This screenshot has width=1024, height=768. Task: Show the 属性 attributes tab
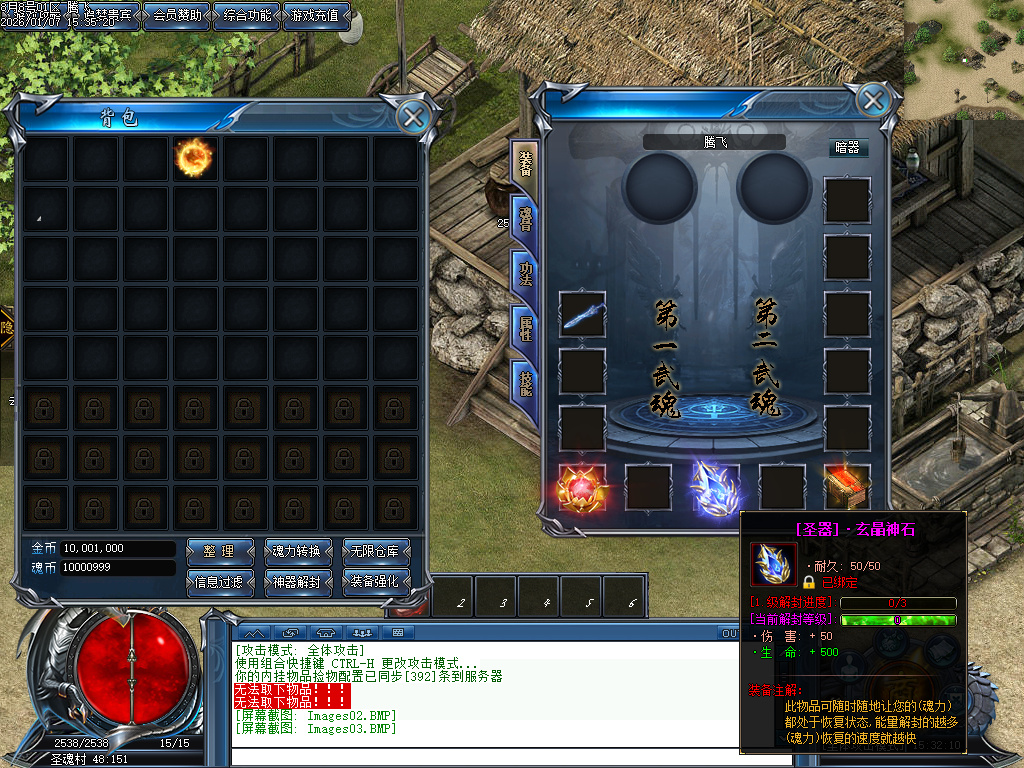pos(524,327)
